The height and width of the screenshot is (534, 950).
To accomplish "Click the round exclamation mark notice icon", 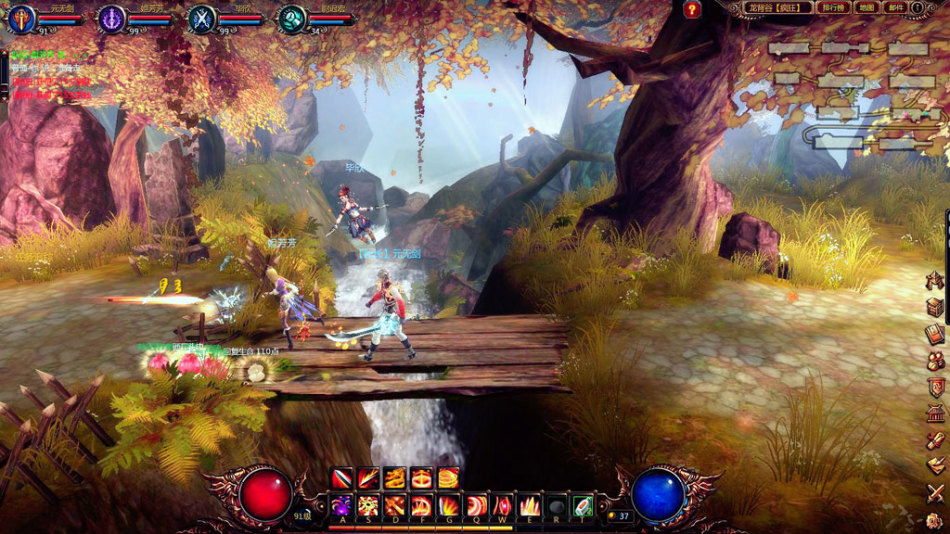I will pos(918,8).
